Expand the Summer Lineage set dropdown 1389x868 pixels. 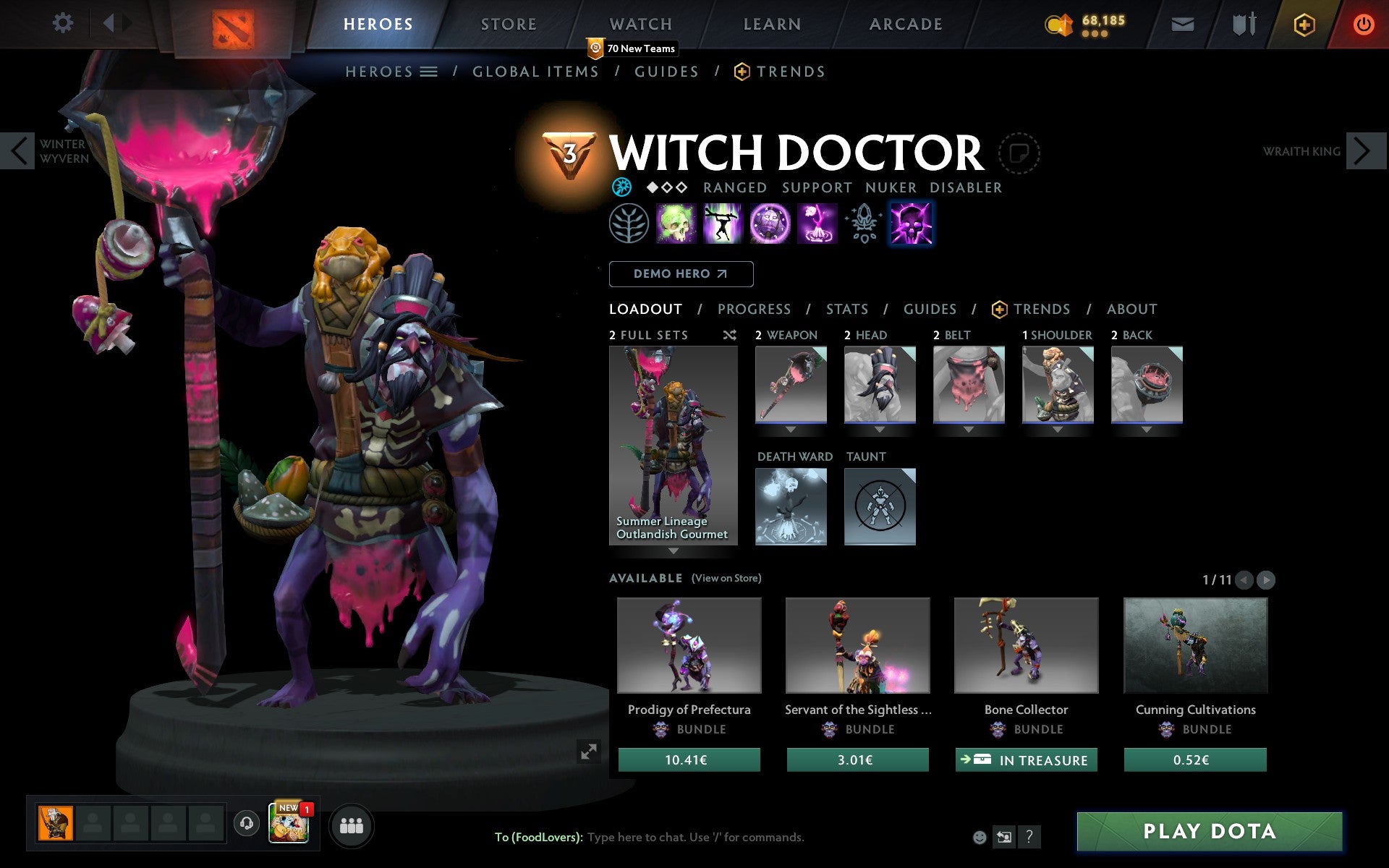click(674, 551)
